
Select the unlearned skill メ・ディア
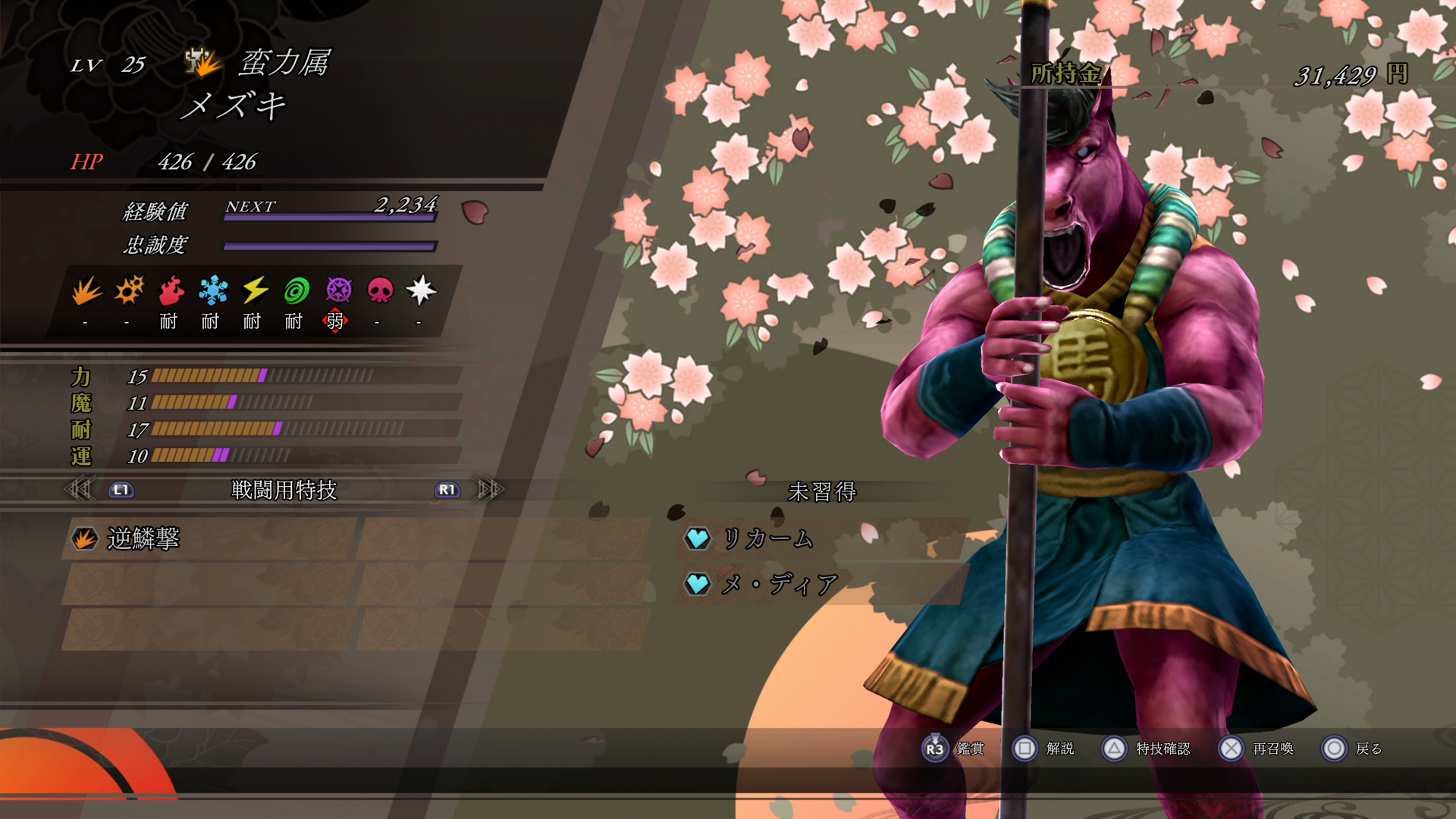click(x=777, y=584)
